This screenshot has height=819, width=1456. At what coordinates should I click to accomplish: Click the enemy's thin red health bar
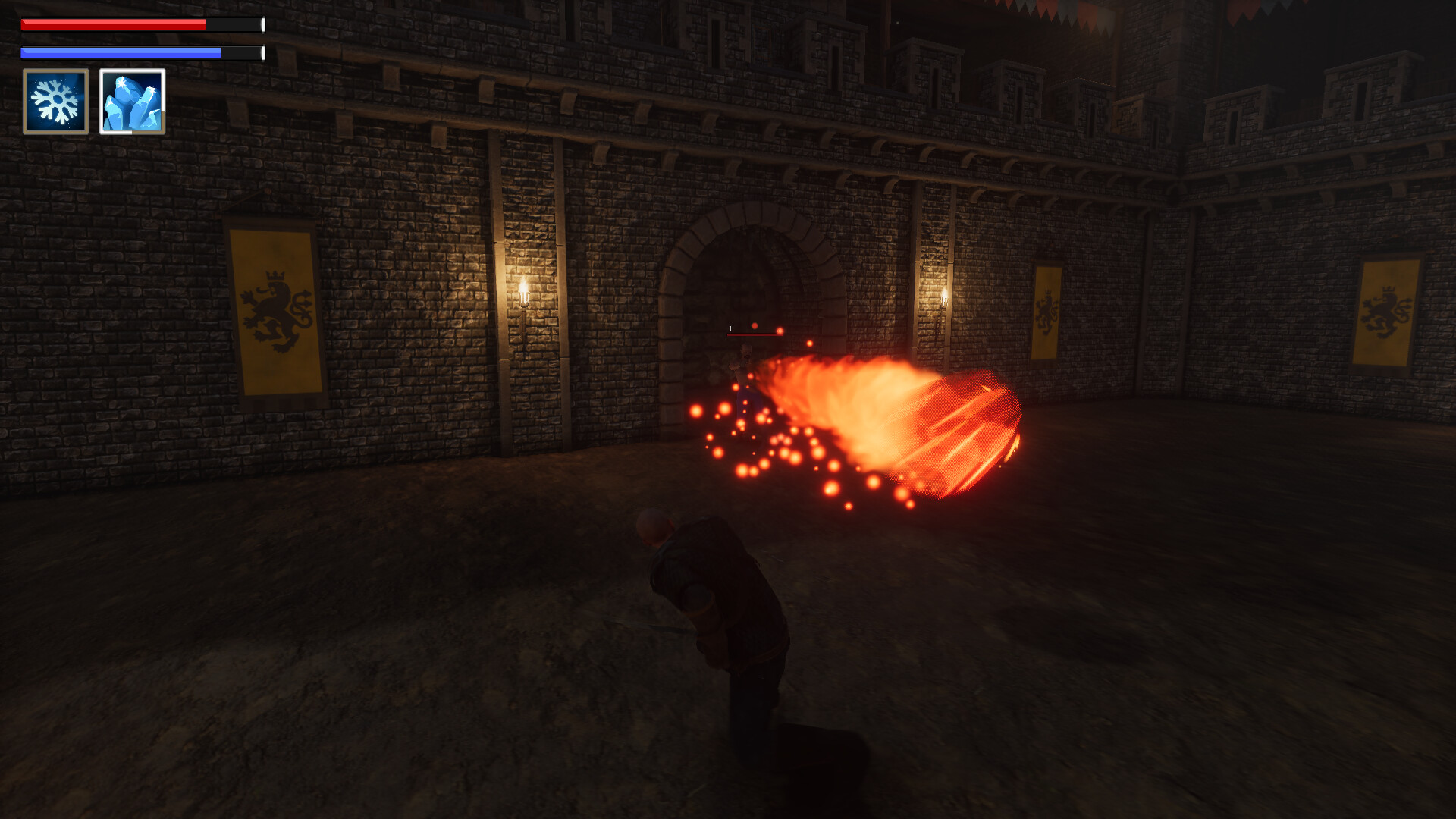755,334
